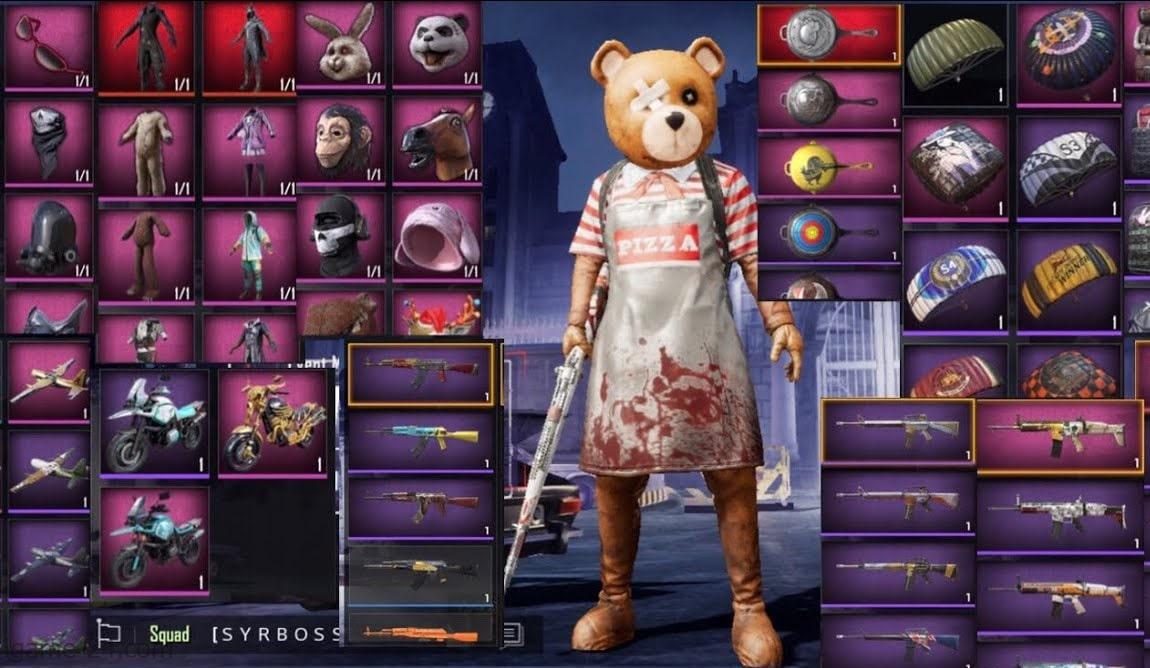
Task: Select the lavender hooded dress outfit
Action: point(247,149)
